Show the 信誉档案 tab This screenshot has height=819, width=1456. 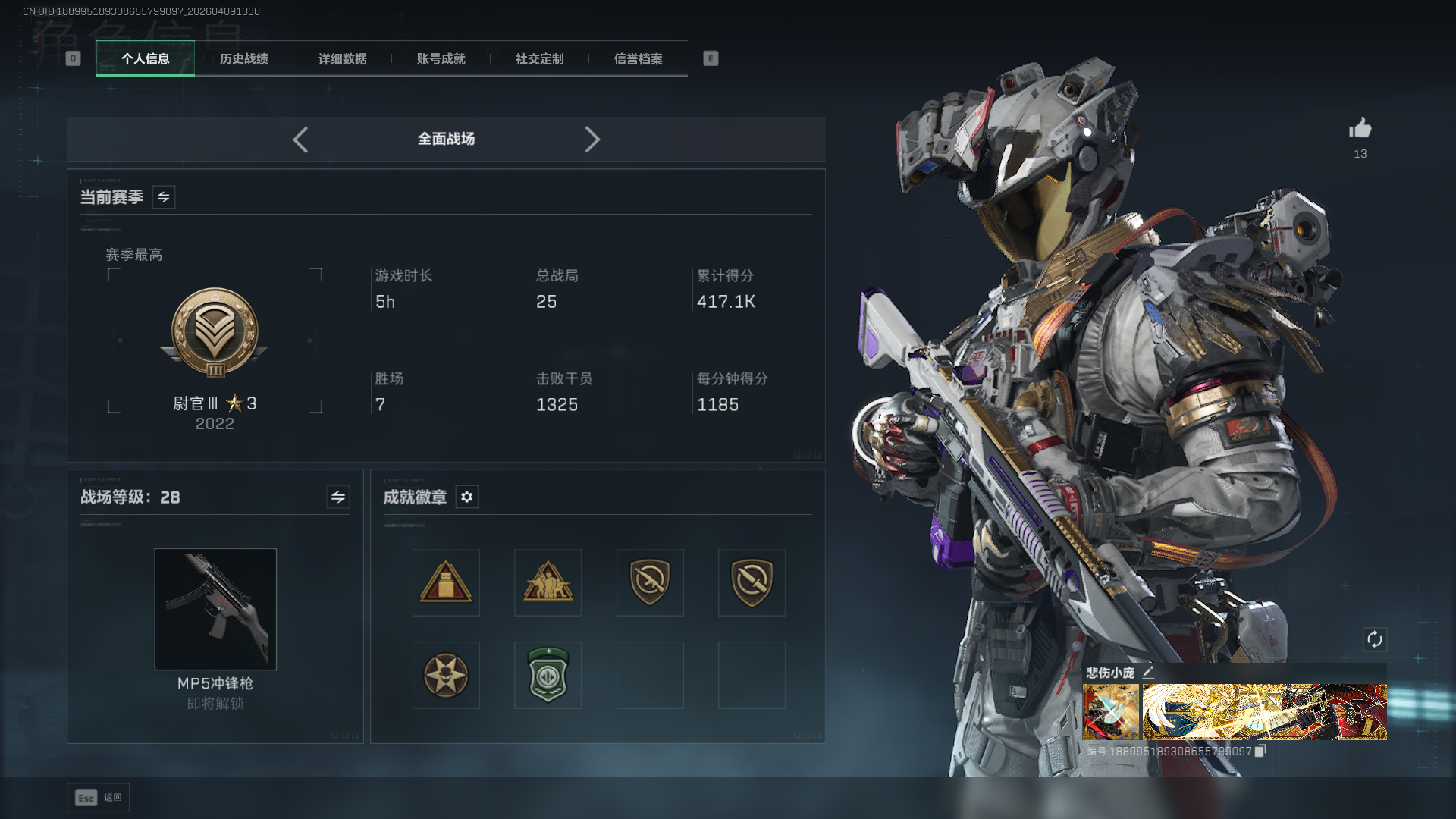pos(638,59)
